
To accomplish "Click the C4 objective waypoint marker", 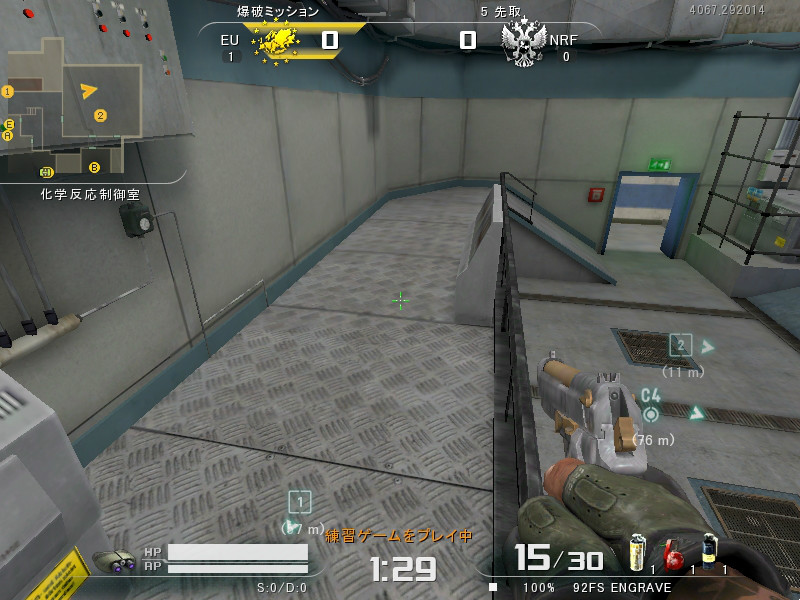I will tap(651, 413).
